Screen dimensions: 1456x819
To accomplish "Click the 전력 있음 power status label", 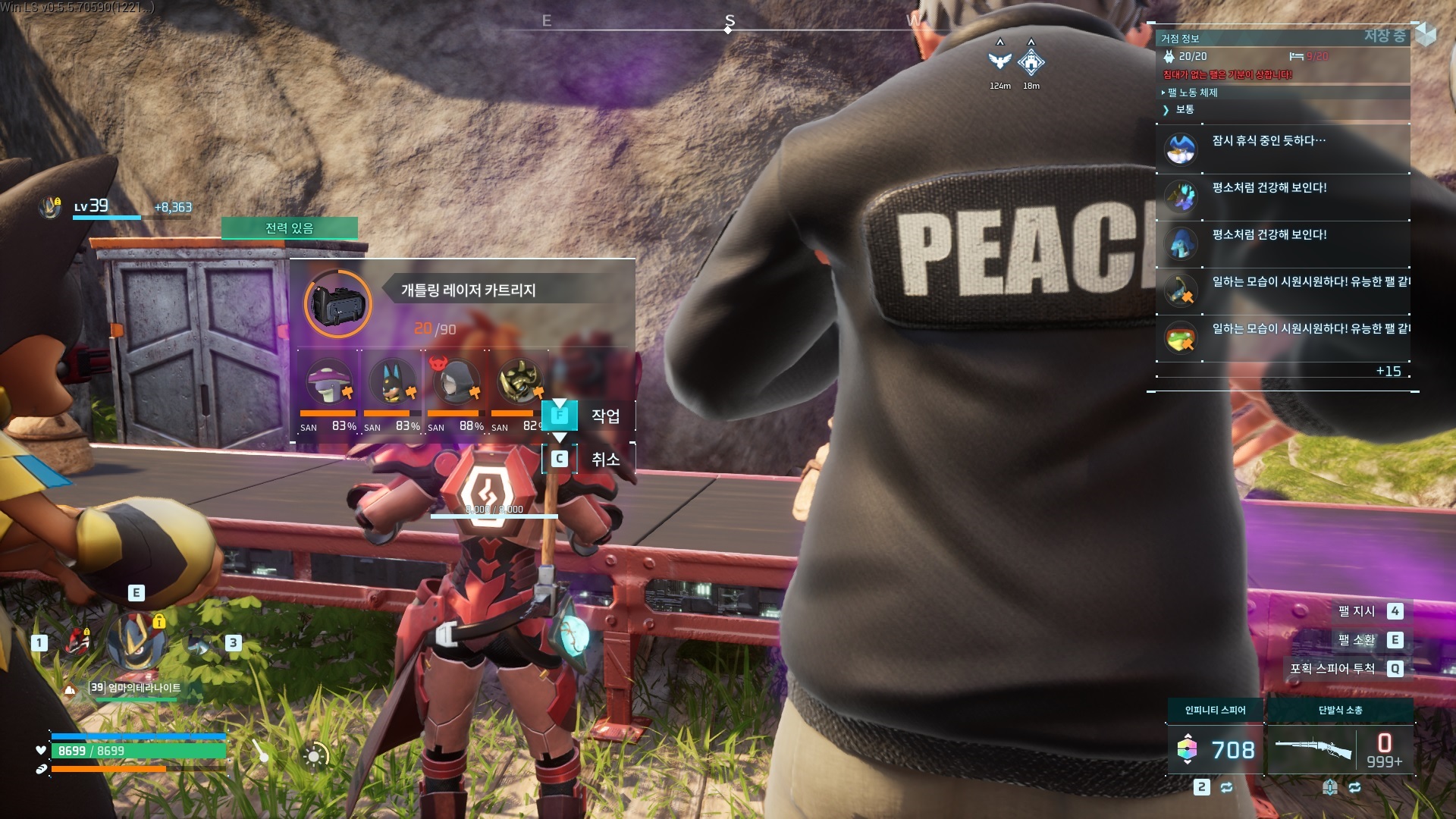I will (289, 228).
